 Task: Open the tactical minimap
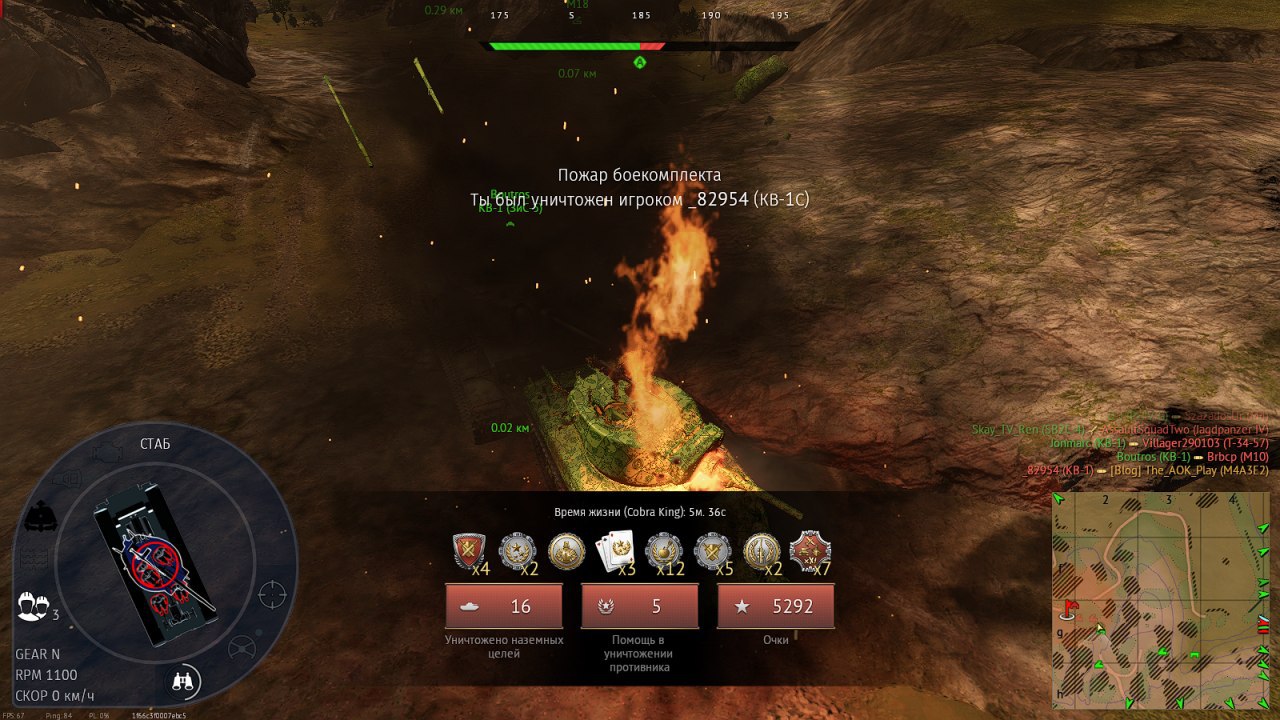point(1160,598)
